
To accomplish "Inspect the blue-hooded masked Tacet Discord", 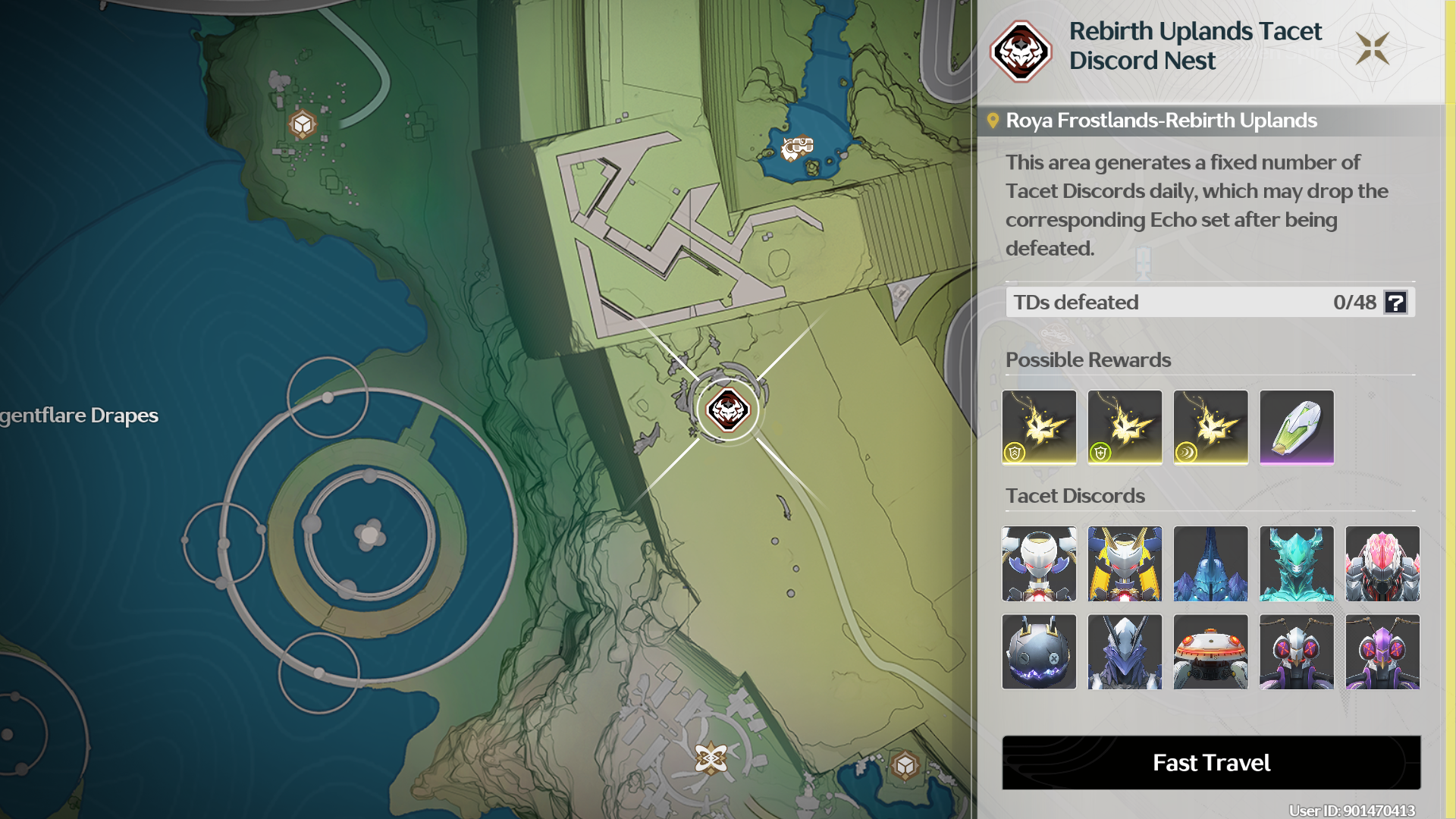I will [1125, 651].
